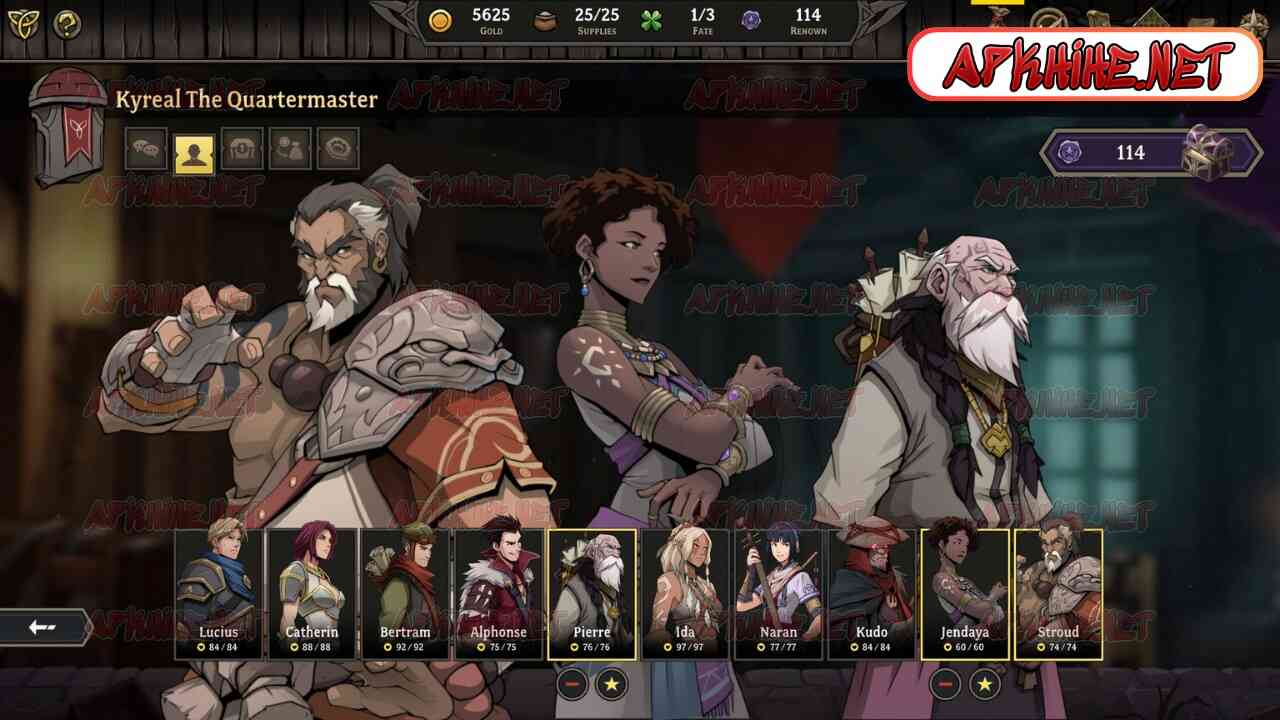Viewport: 1280px width, 720px height.
Task: Open the triquetra knot menu icon
Action: pos(23,24)
